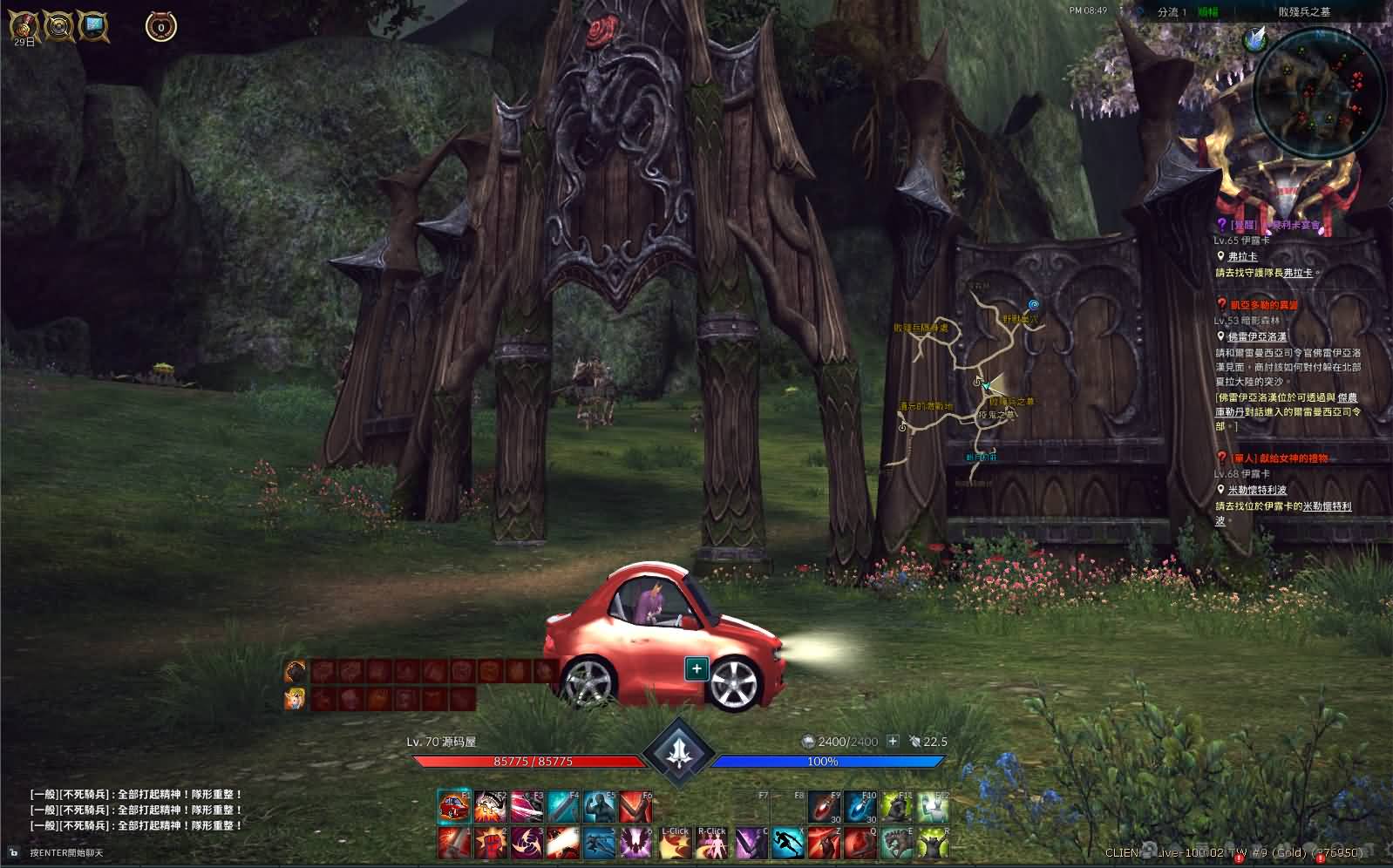Click the plus button beside 2400/2400
1393x868 pixels.
click(x=893, y=741)
